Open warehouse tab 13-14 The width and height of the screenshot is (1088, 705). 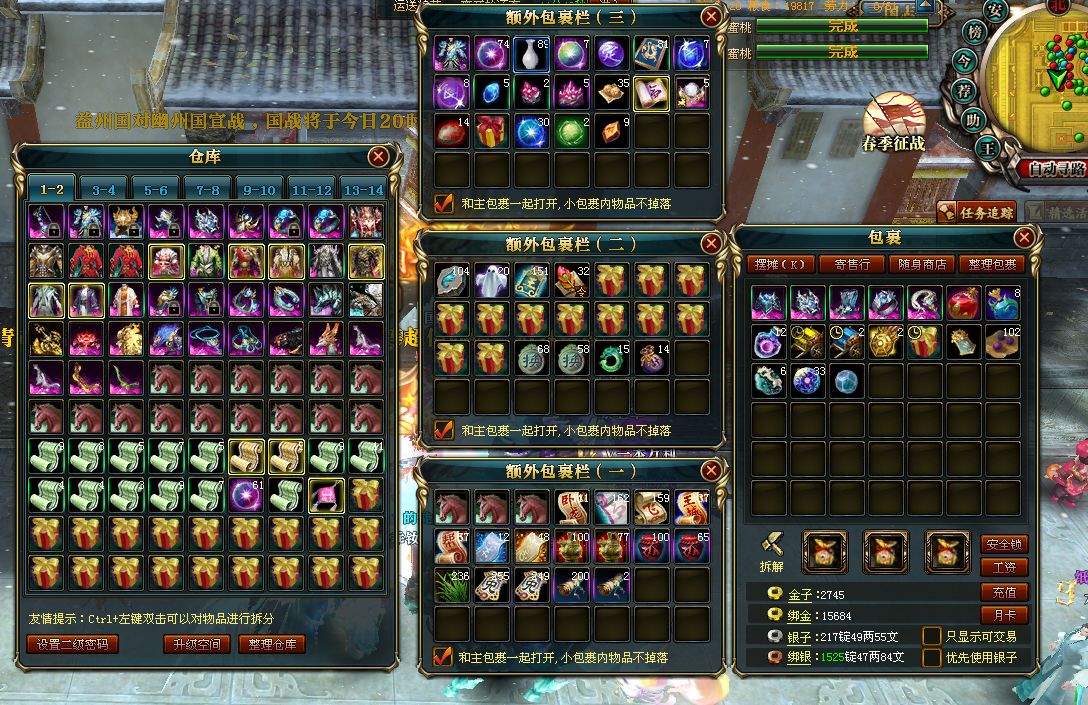(x=363, y=189)
